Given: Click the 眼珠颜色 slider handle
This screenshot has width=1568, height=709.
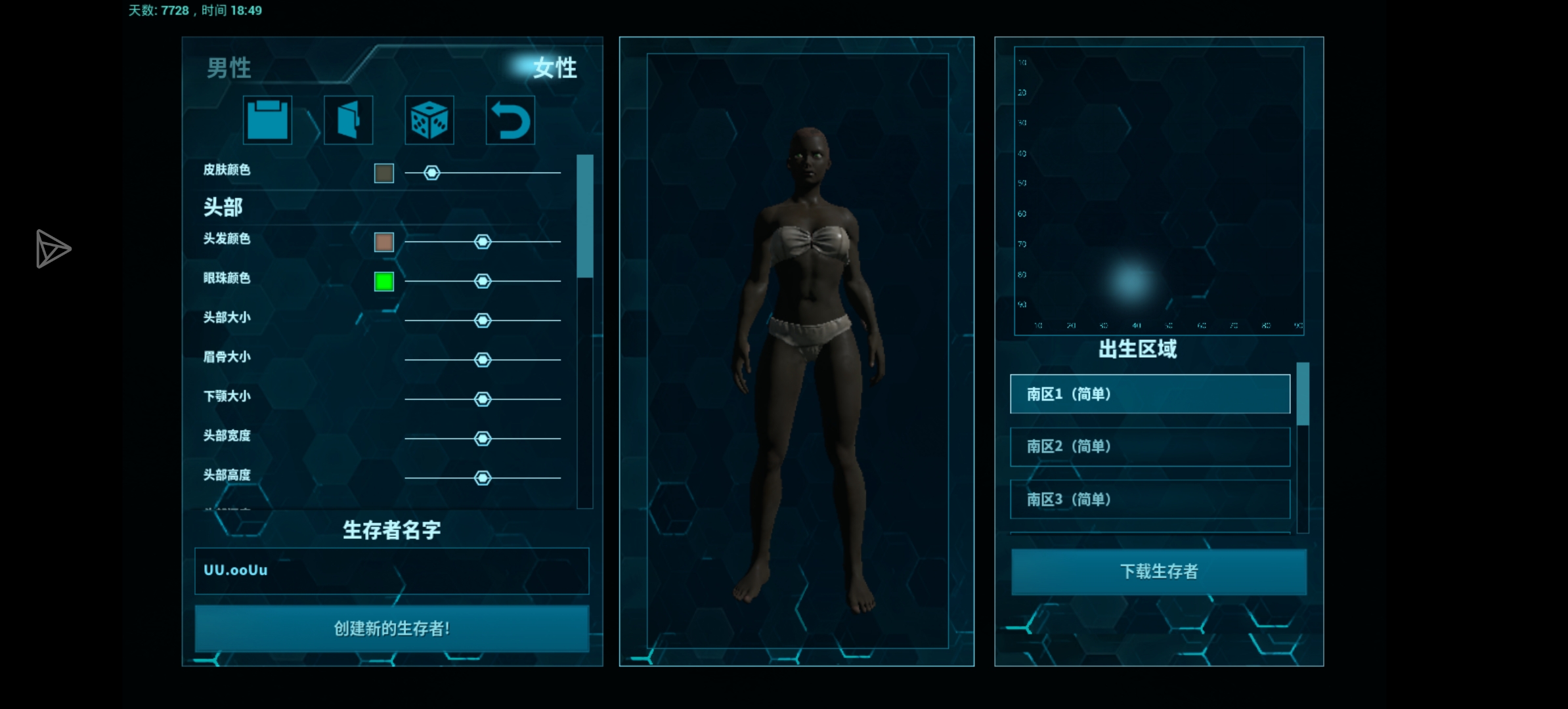Looking at the screenshot, I should pyautogui.click(x=483, y=281).
